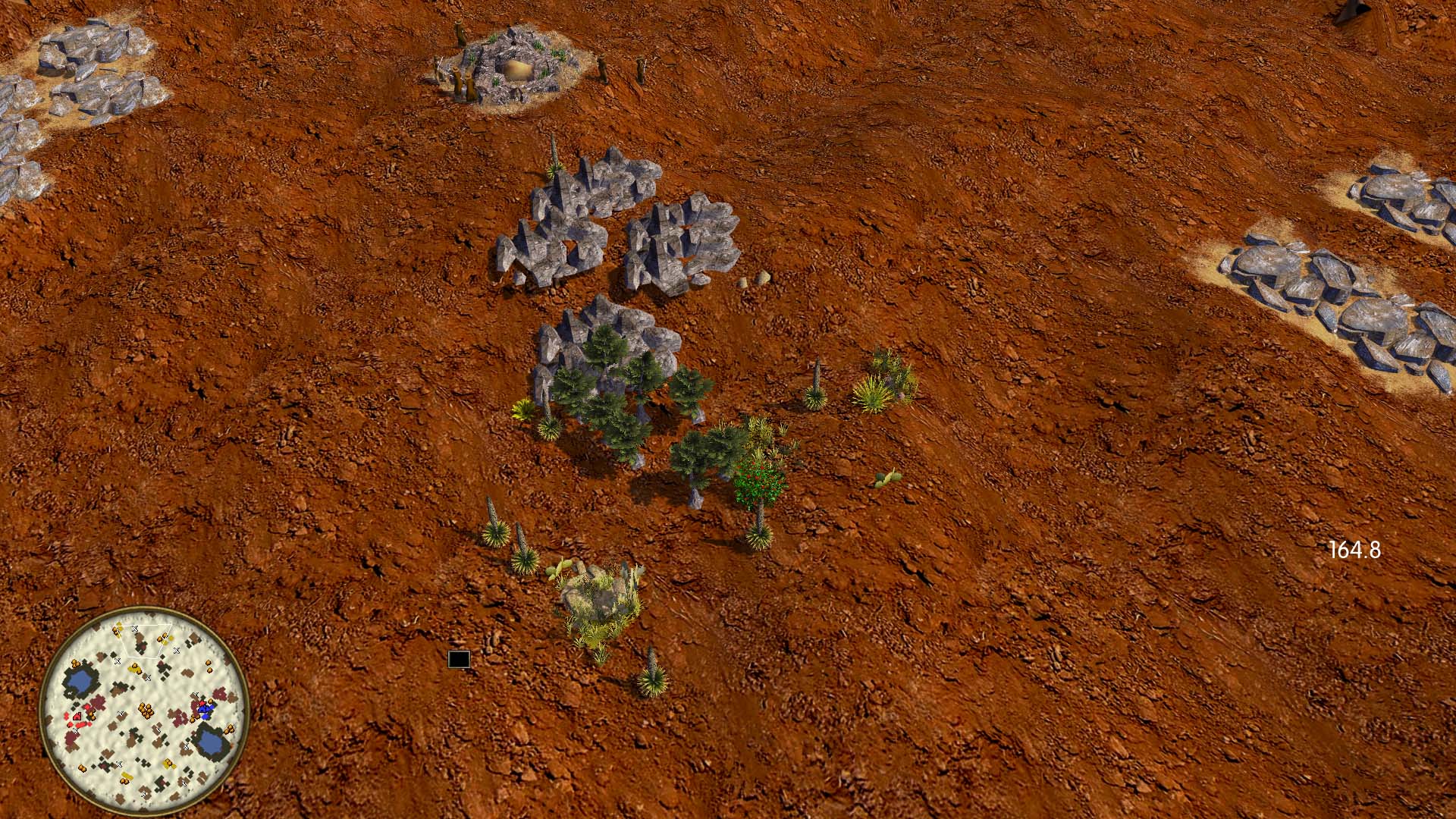Click the circular minimap
The height and width of the screenshot is (819, 1456).
point(144,710)
